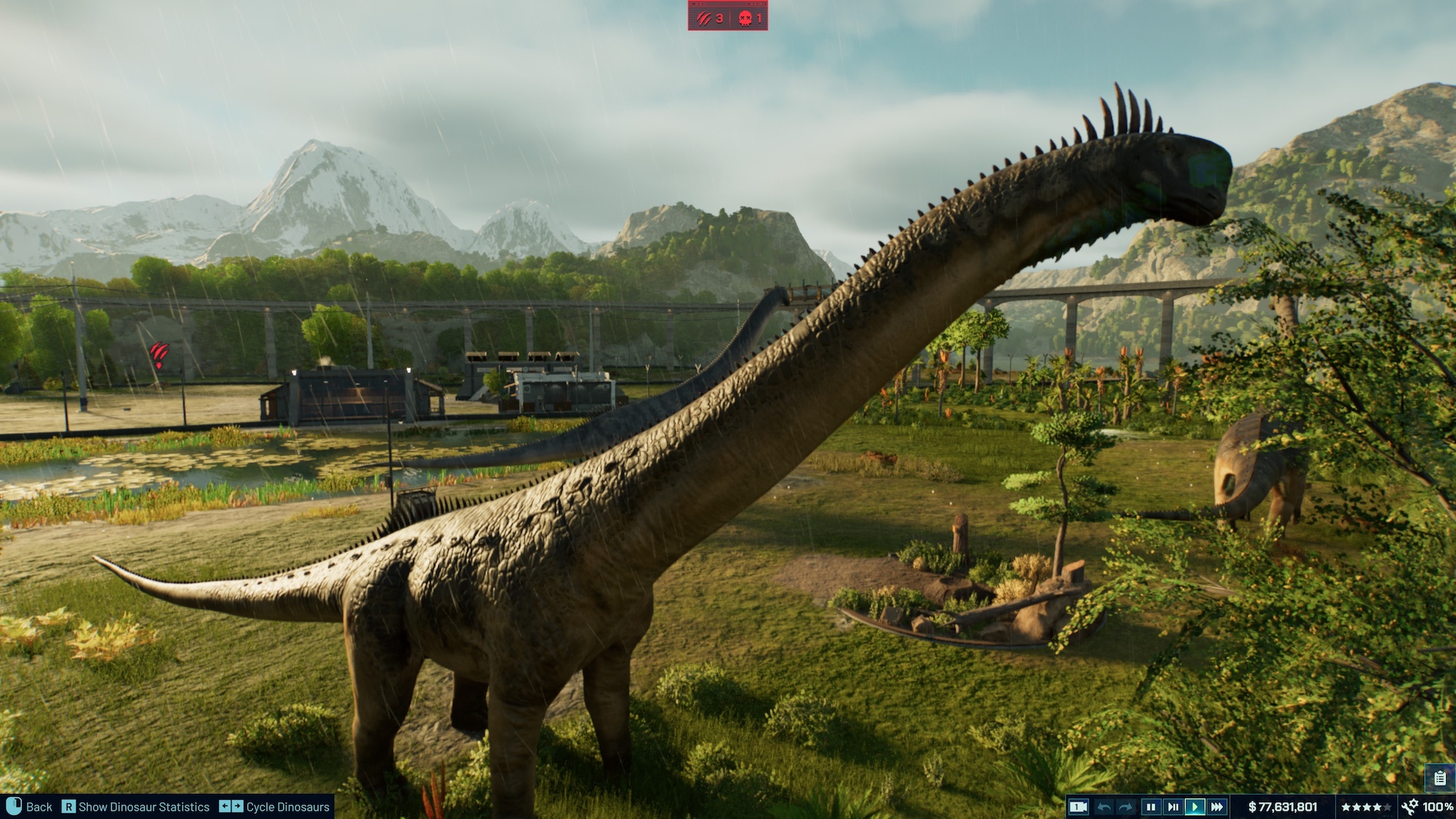Image resolution: width=1456 pixels, height=819 pixels.
Task: Open the clipboard notifications icon
Action: 1440,777
